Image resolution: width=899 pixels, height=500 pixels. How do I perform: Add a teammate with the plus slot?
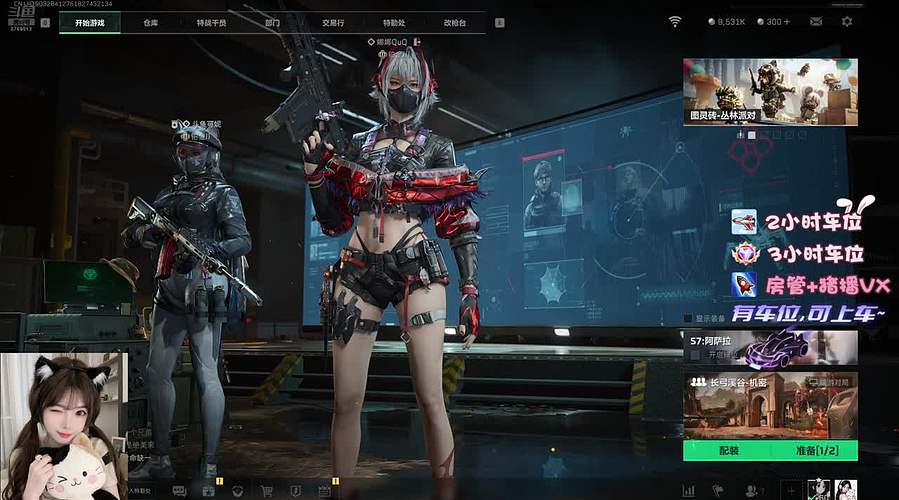click(x=790, y=490)
